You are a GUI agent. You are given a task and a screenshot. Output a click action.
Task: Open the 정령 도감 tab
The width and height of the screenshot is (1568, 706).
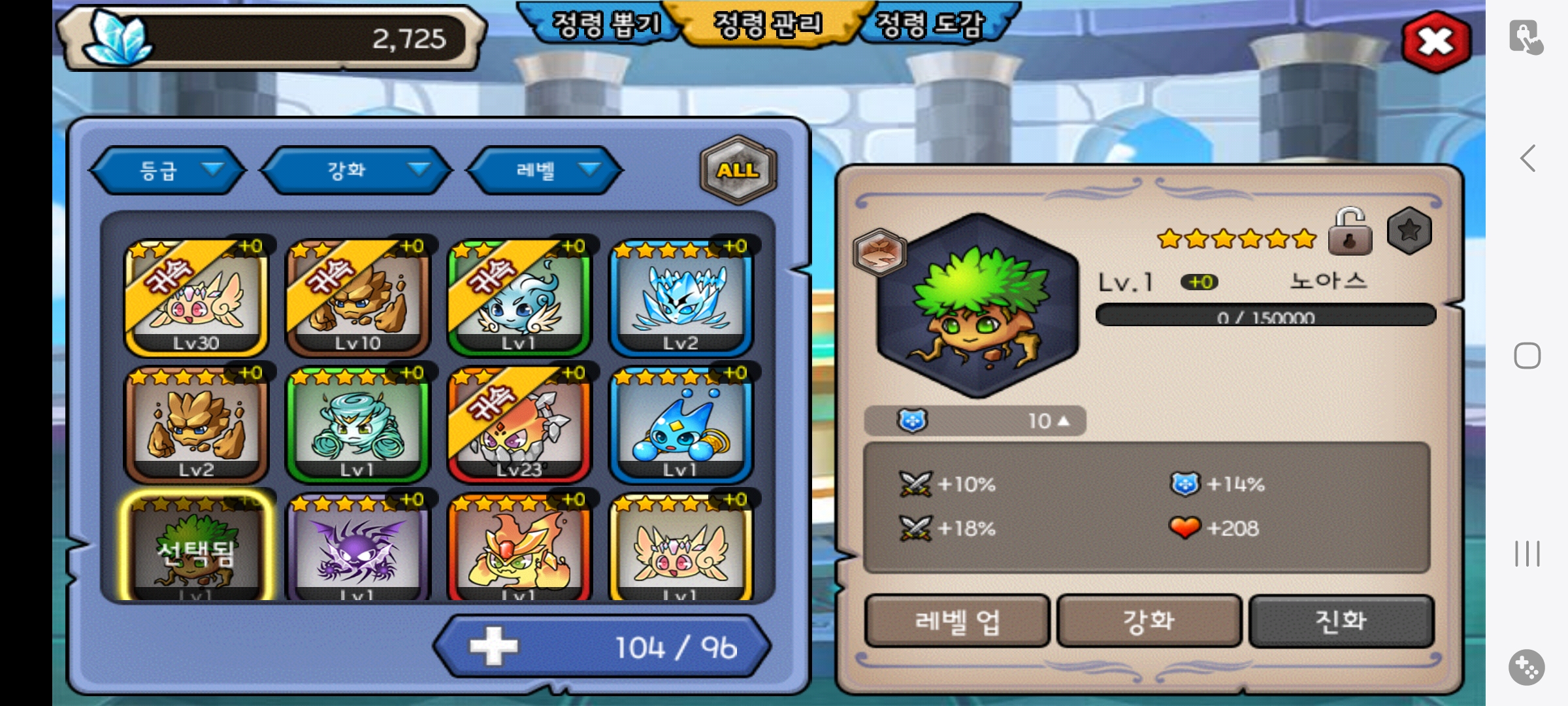coord(929,25)
